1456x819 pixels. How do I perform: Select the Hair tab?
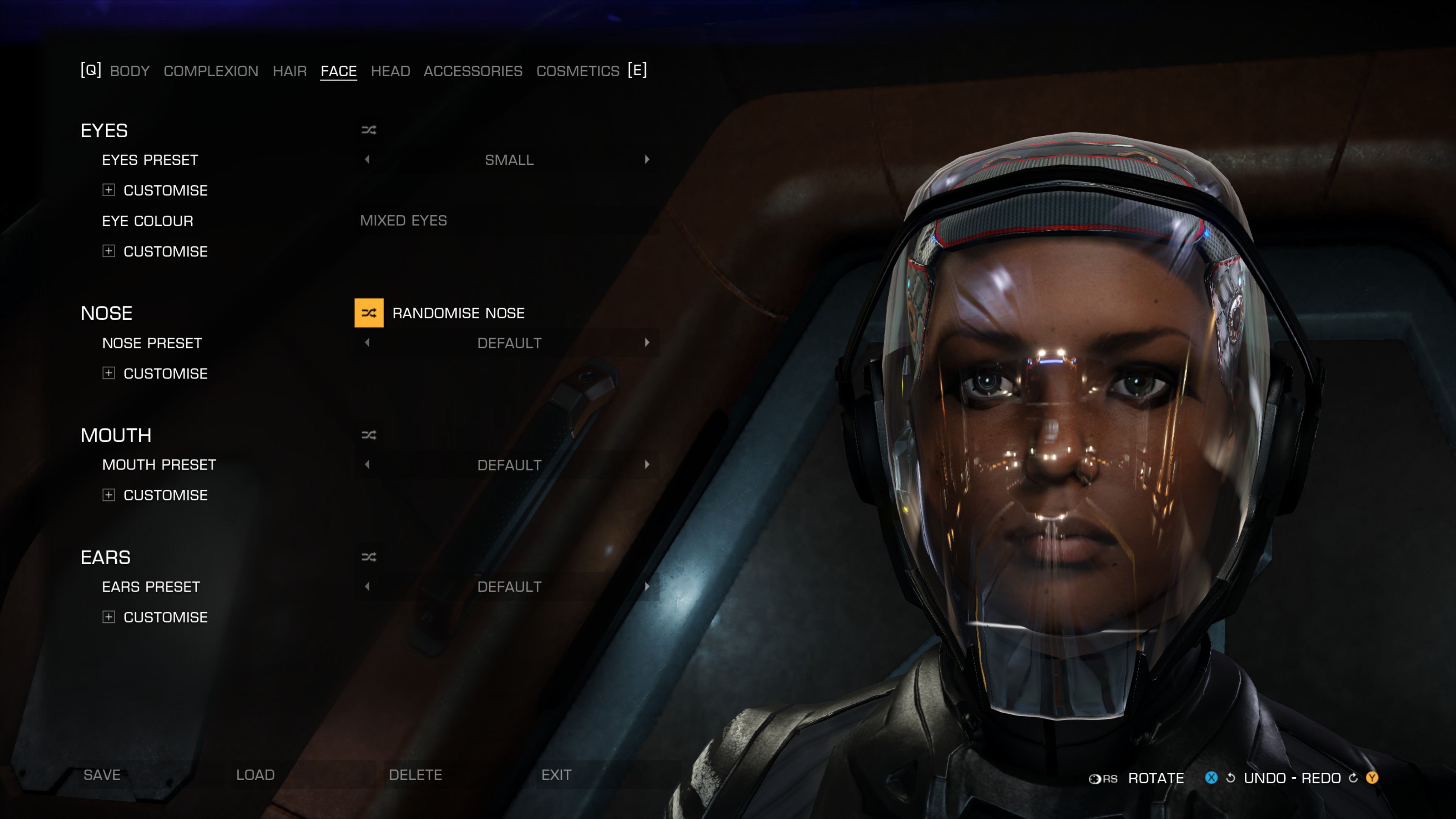click(x=289, y=71)
